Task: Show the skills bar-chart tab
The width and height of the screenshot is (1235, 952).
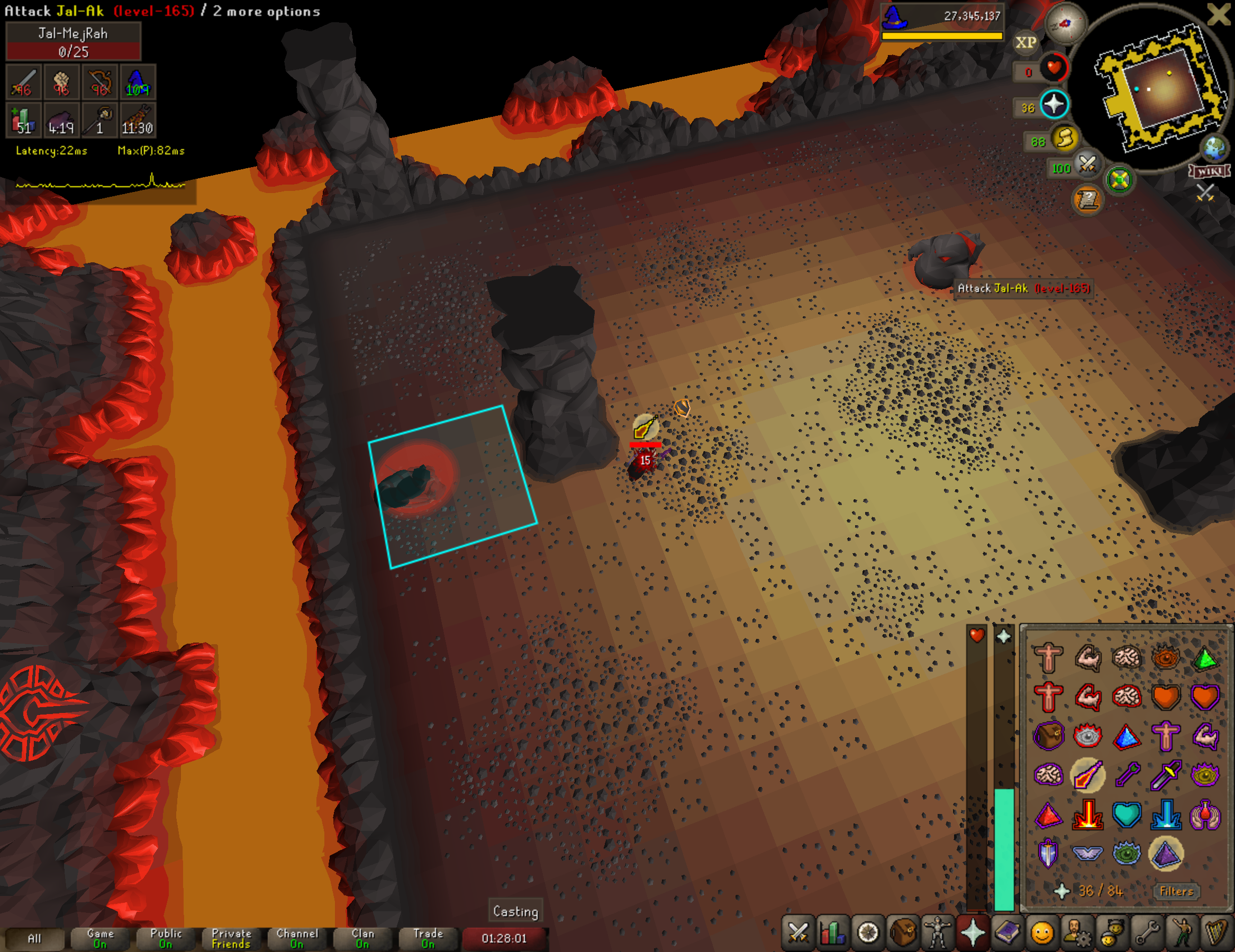Action: pyautogui.click(x=833, y=932)
